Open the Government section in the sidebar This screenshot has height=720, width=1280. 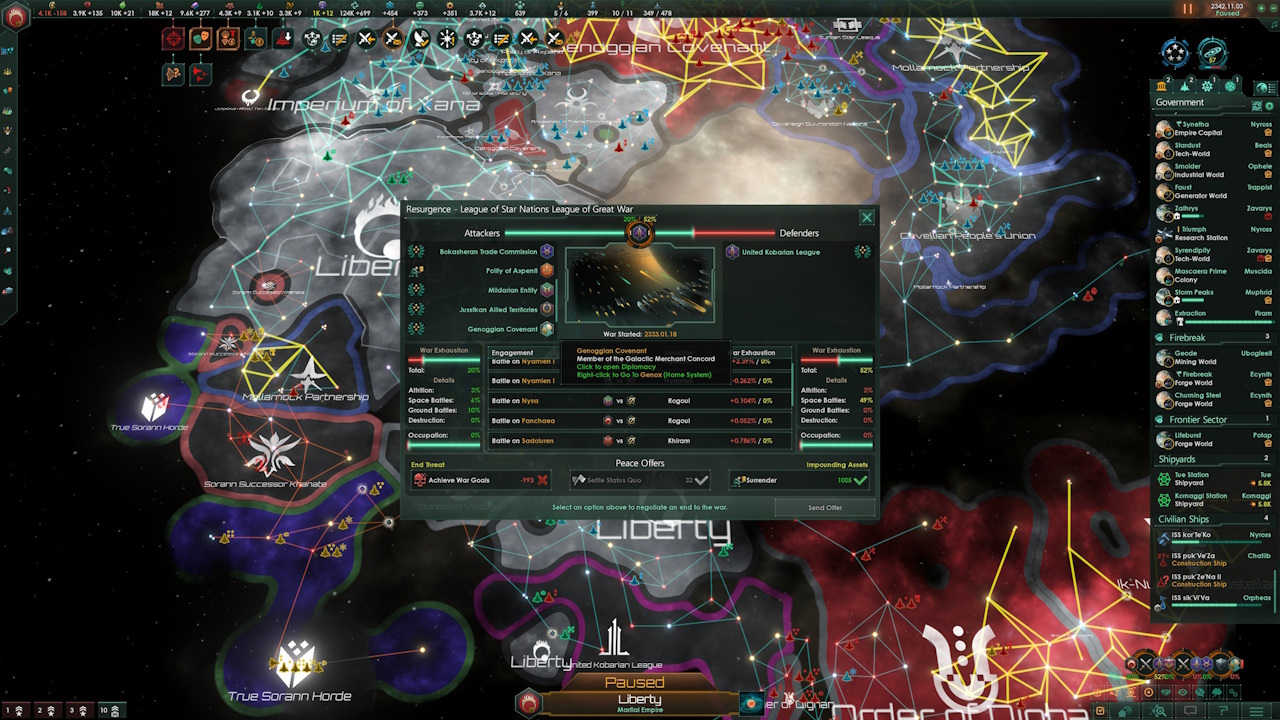(1180, 102)
